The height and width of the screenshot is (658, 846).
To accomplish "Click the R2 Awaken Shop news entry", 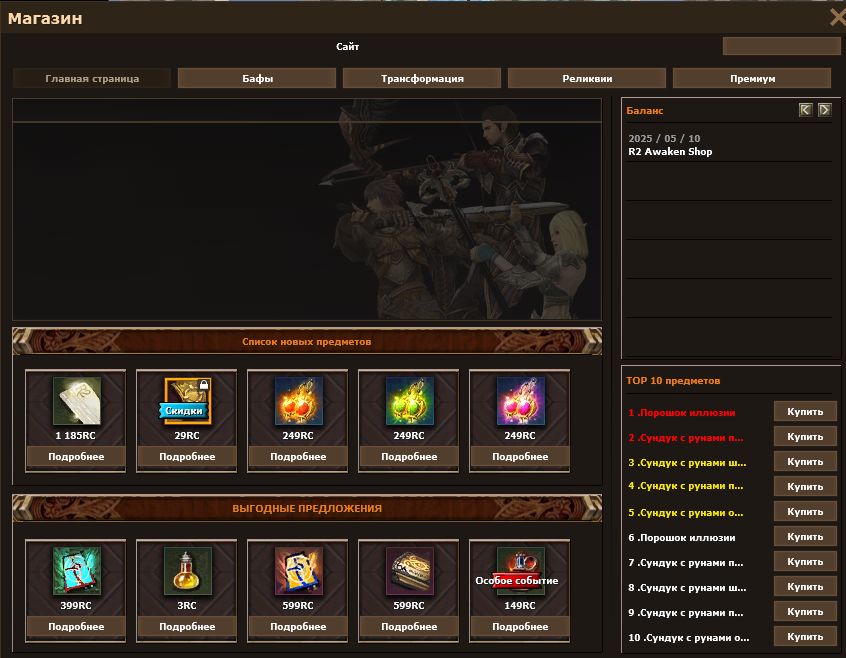I will (x=670, y=152).
